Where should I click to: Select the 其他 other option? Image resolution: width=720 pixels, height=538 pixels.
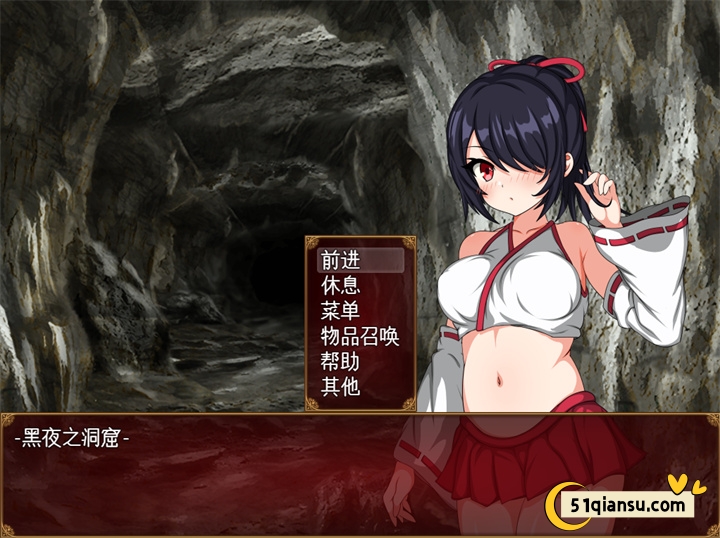(340, 386)
